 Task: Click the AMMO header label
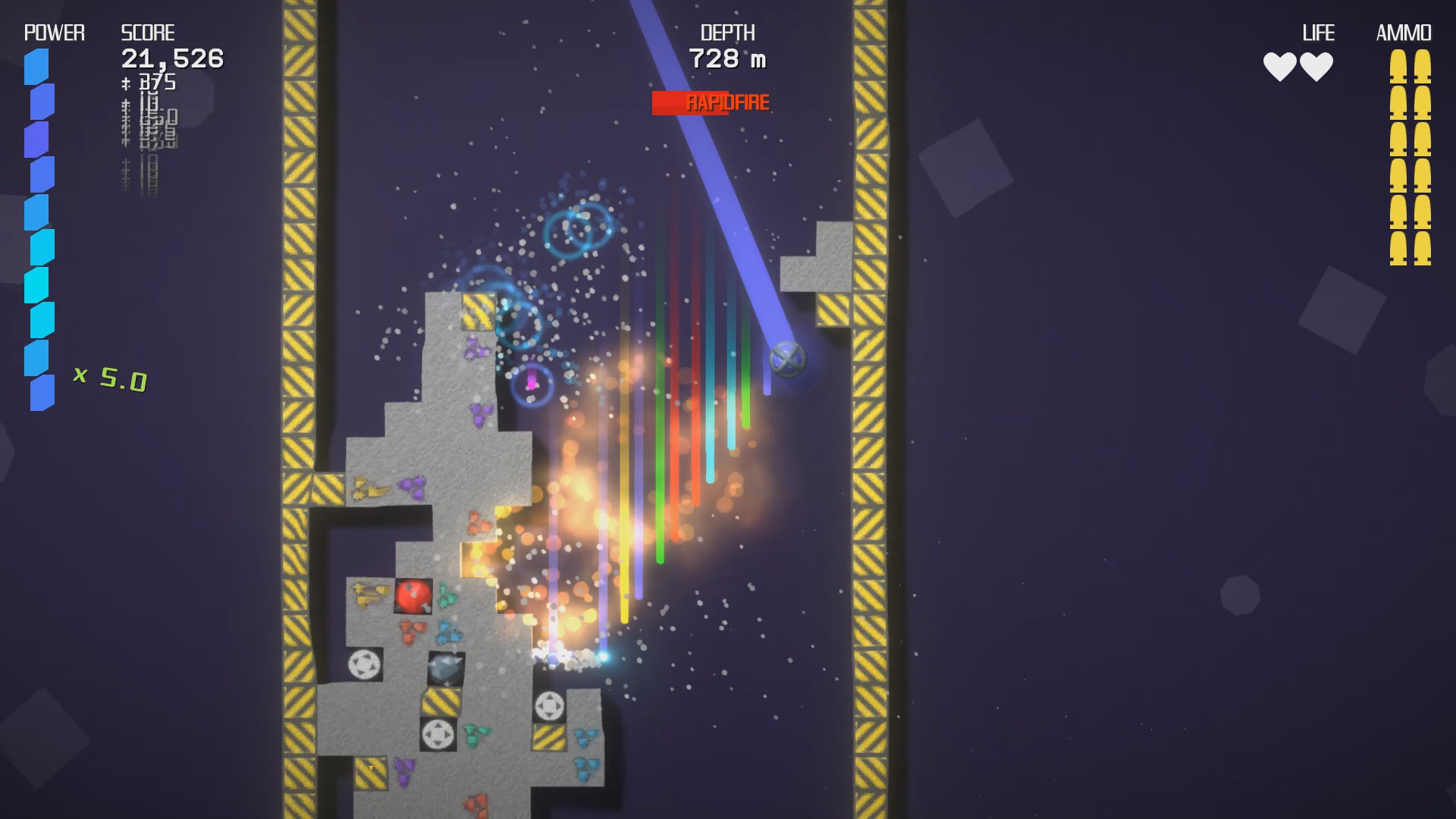pos(1404,33)
